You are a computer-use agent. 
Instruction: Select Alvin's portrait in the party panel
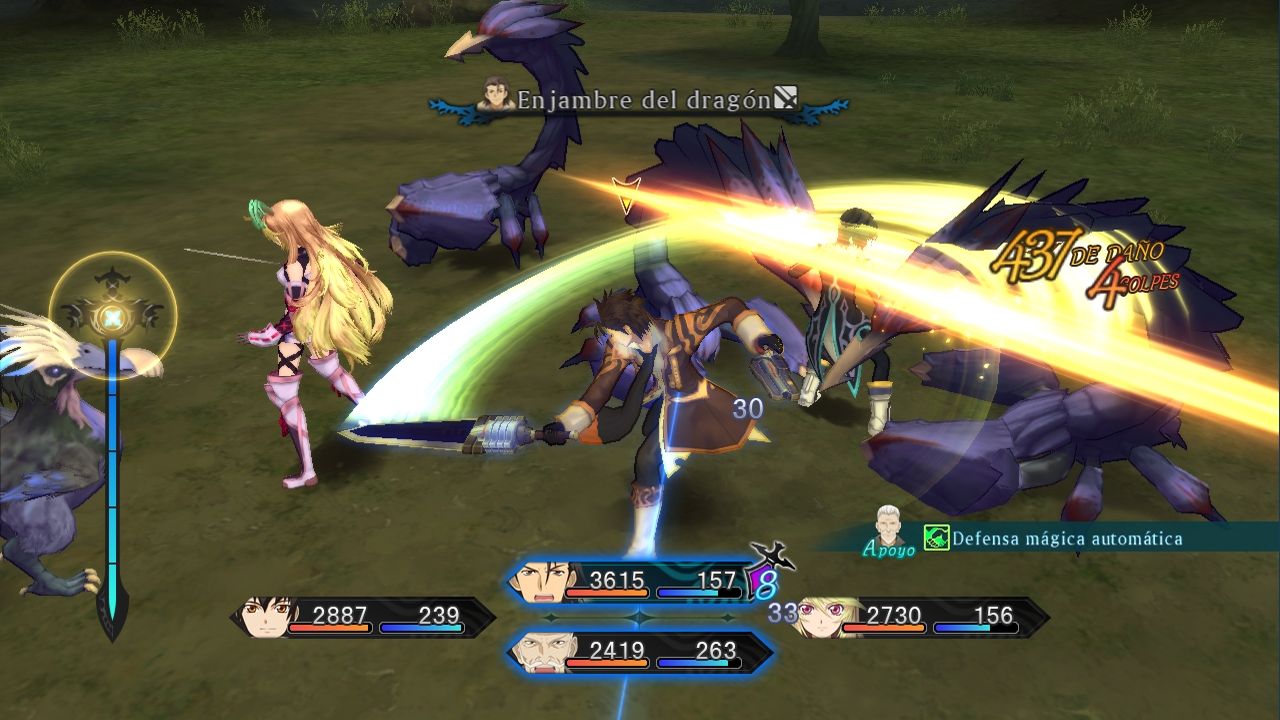click(541, 581)
